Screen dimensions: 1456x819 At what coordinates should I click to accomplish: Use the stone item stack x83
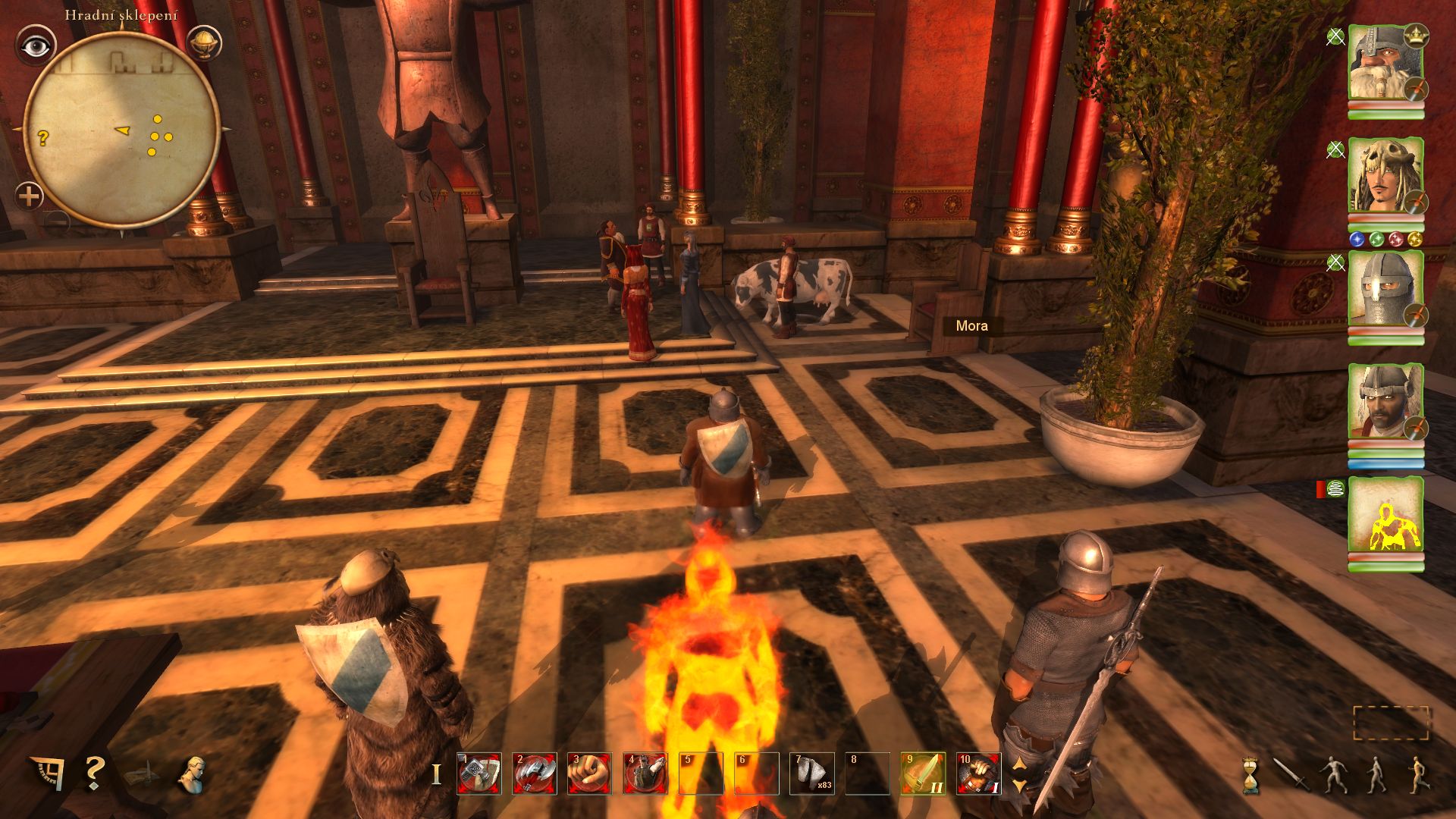(x=812, y=773)
